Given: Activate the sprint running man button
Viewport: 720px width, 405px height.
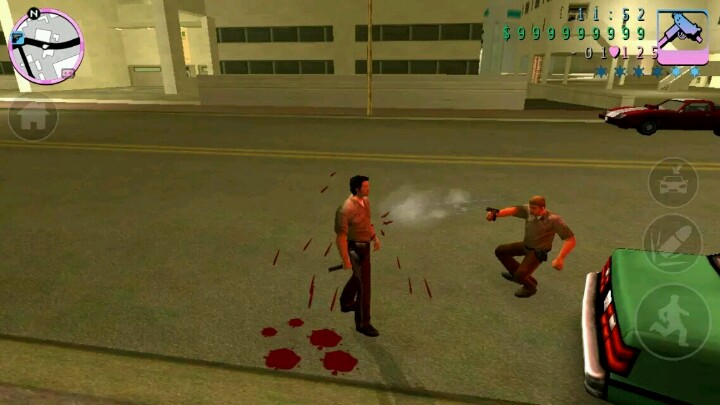Looking at the screenshot, I should (672, 322).
